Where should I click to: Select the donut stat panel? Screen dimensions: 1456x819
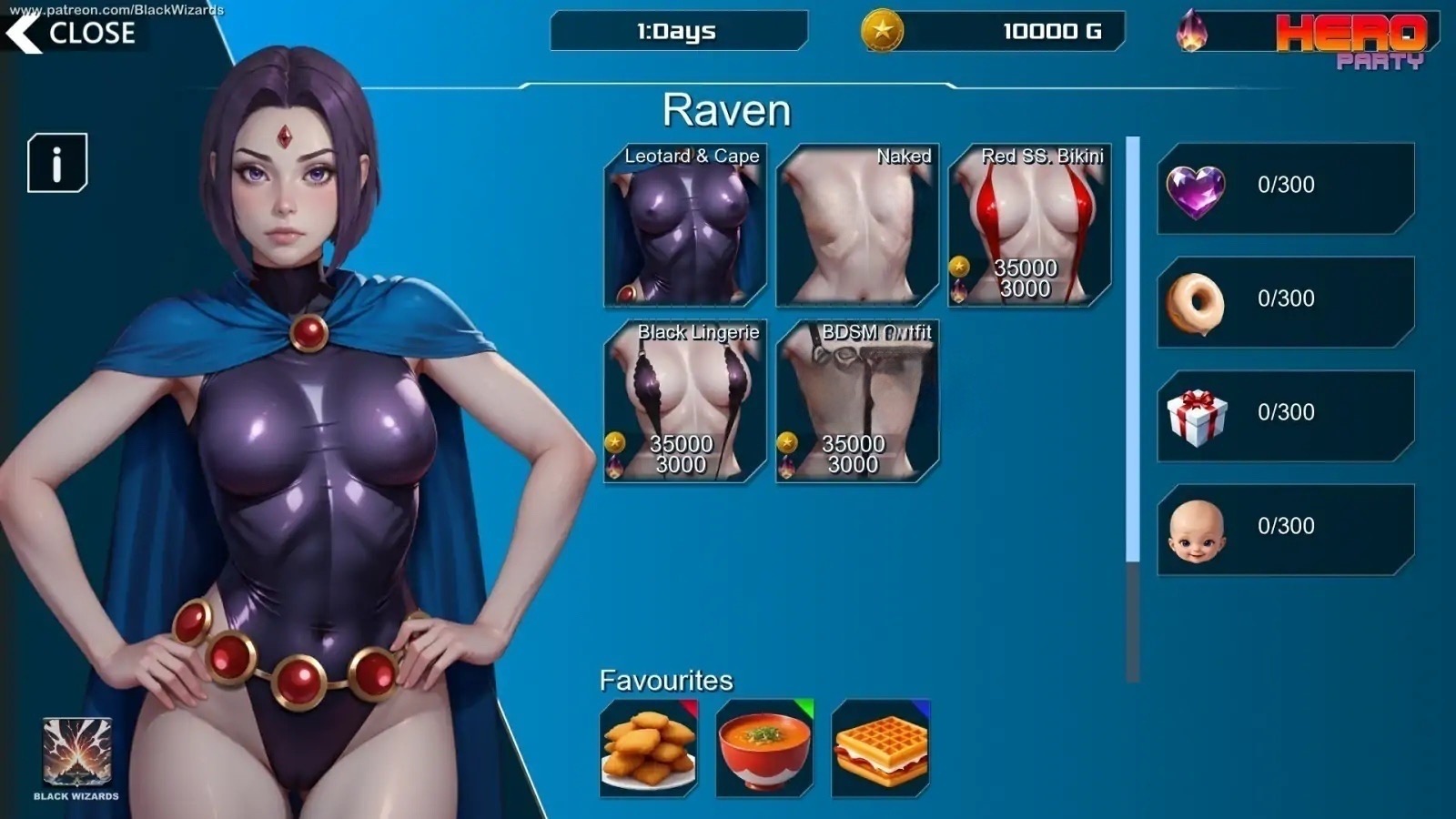(1285, 302)
